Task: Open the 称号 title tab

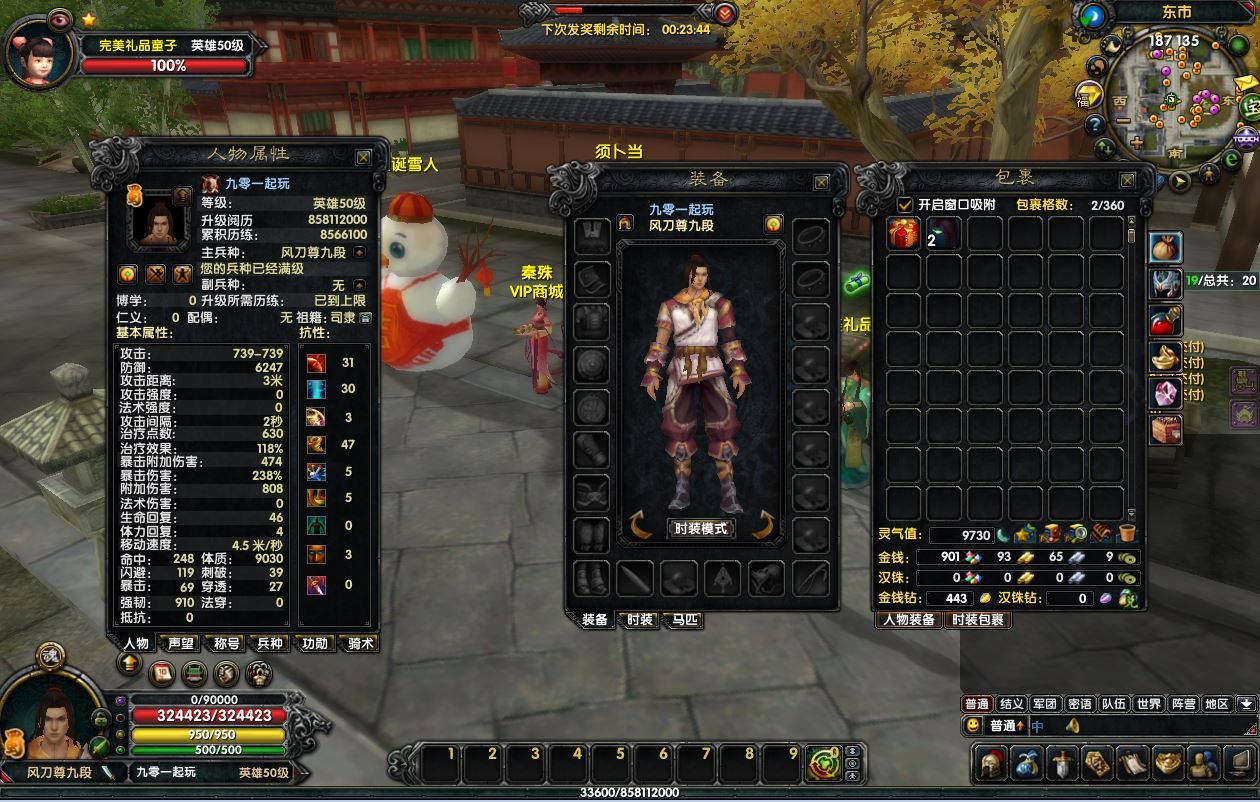Action: [226, 644]
